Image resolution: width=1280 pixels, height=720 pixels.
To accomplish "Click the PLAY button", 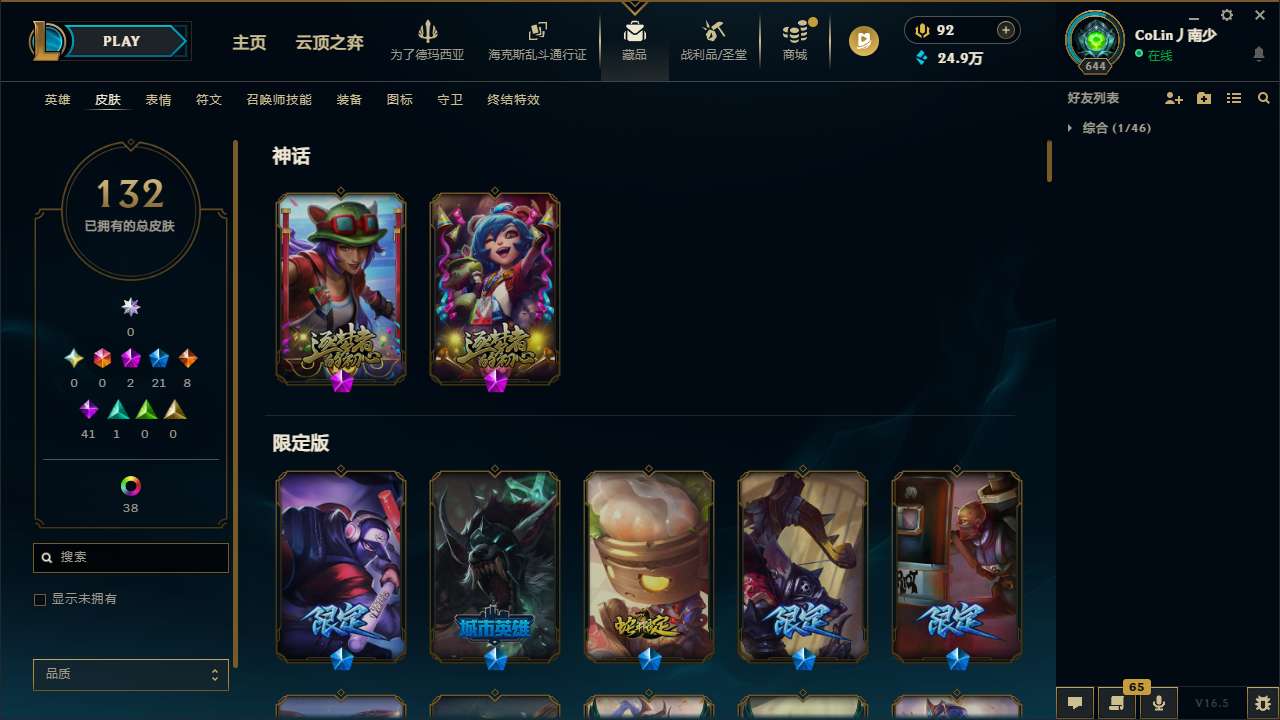I will coord(121,41).
